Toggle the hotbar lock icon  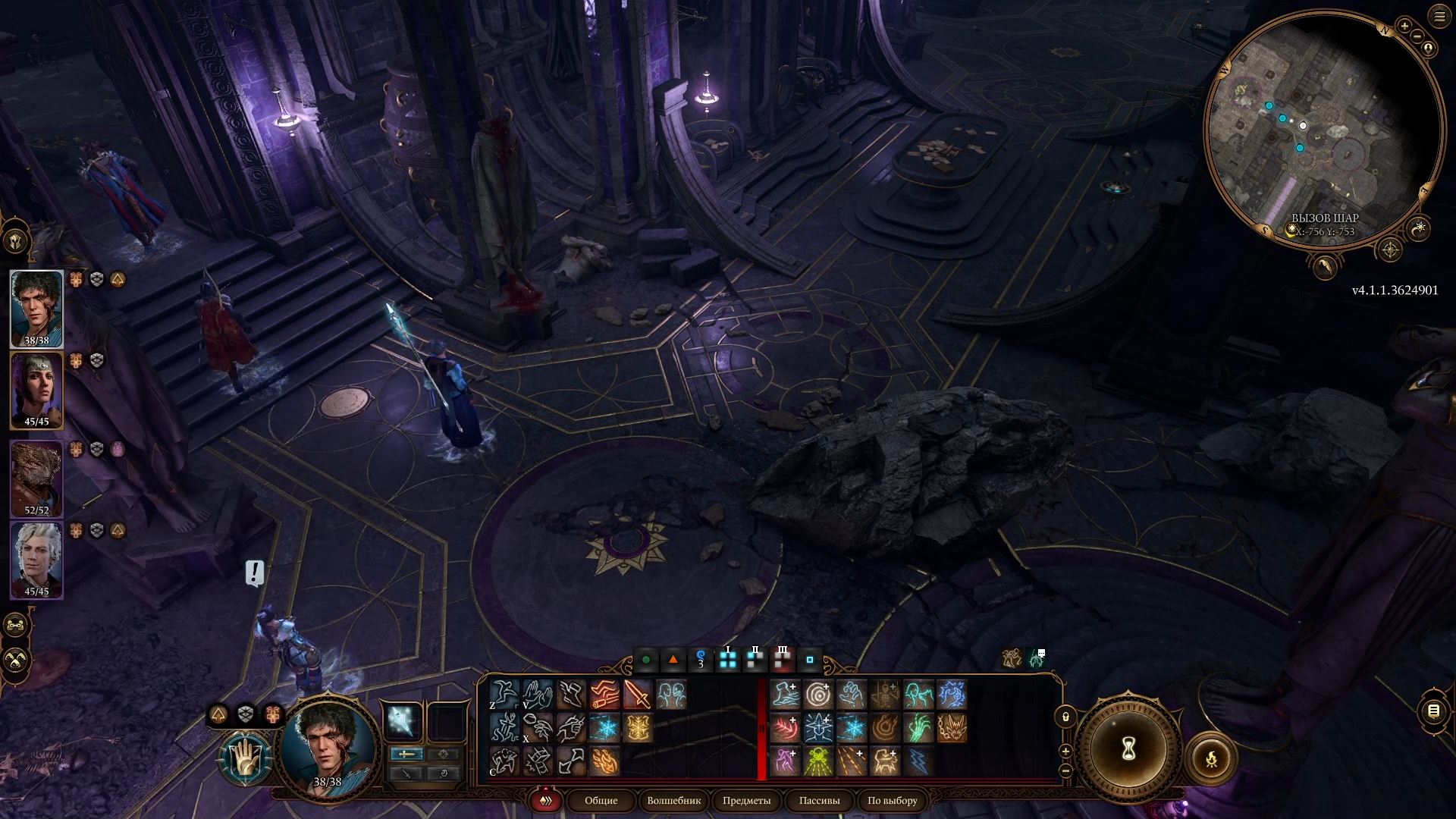1065,717
